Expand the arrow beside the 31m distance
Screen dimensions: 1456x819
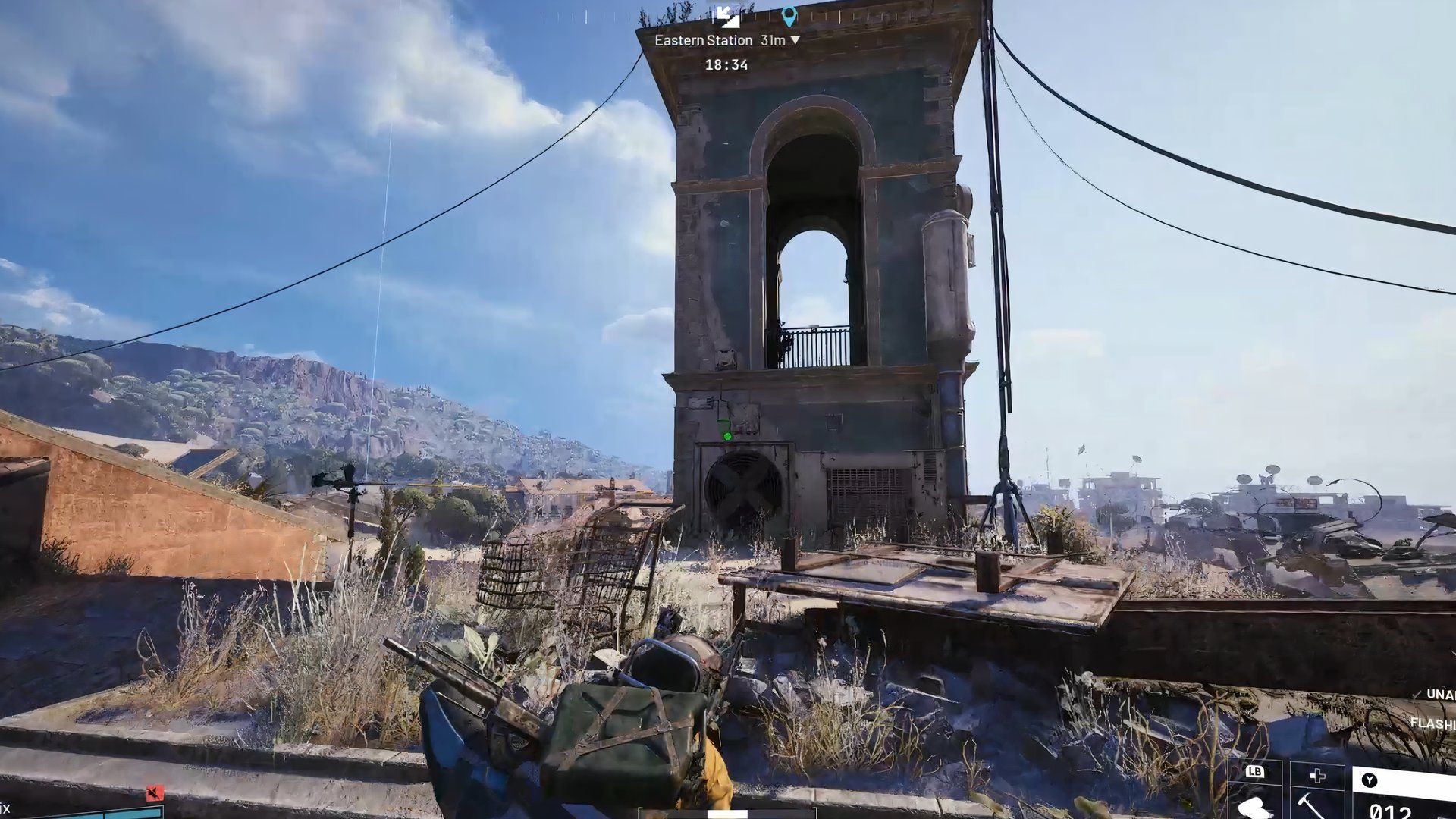pos(795,40)
